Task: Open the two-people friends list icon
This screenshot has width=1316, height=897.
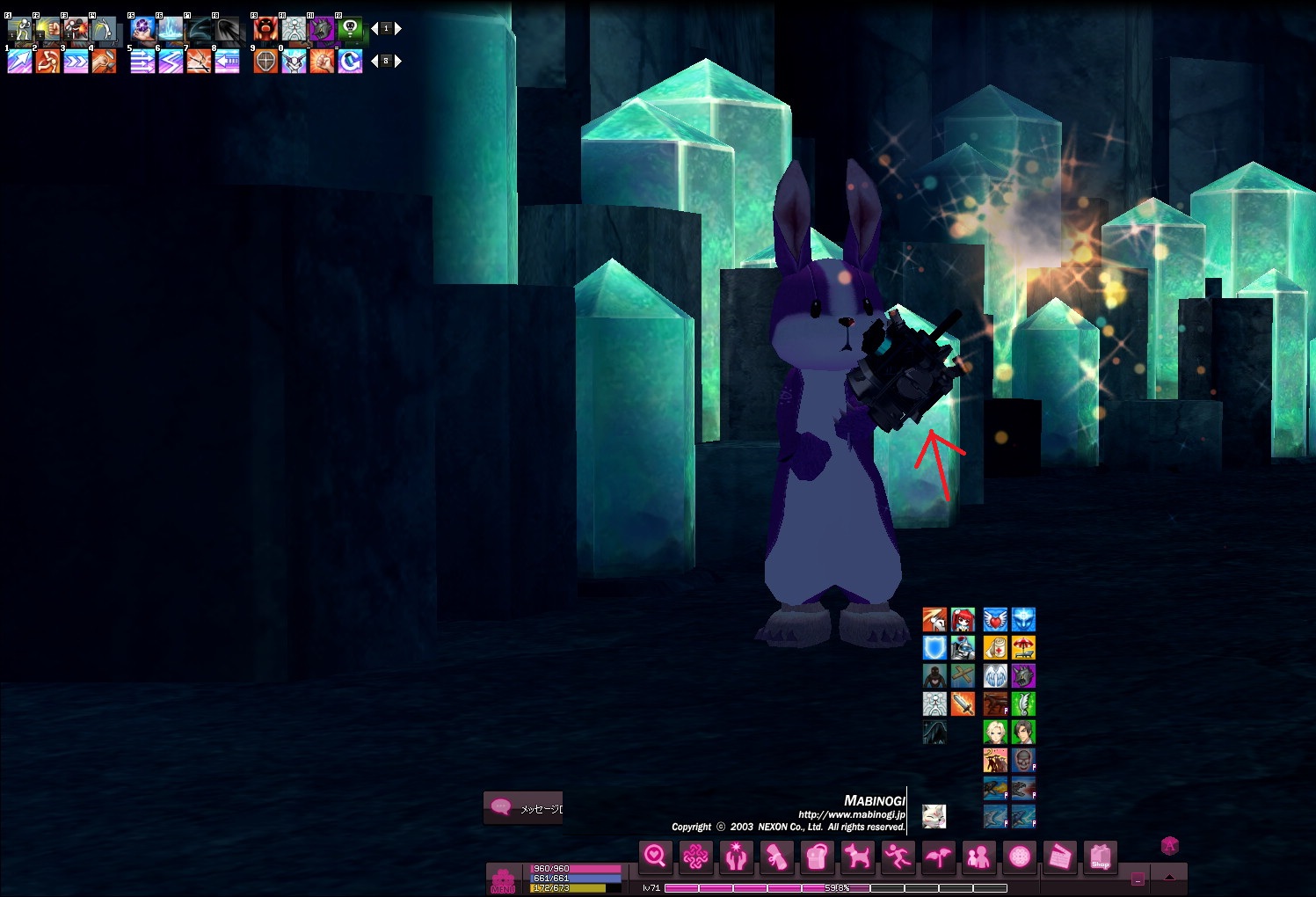Action: coord(978,856)
